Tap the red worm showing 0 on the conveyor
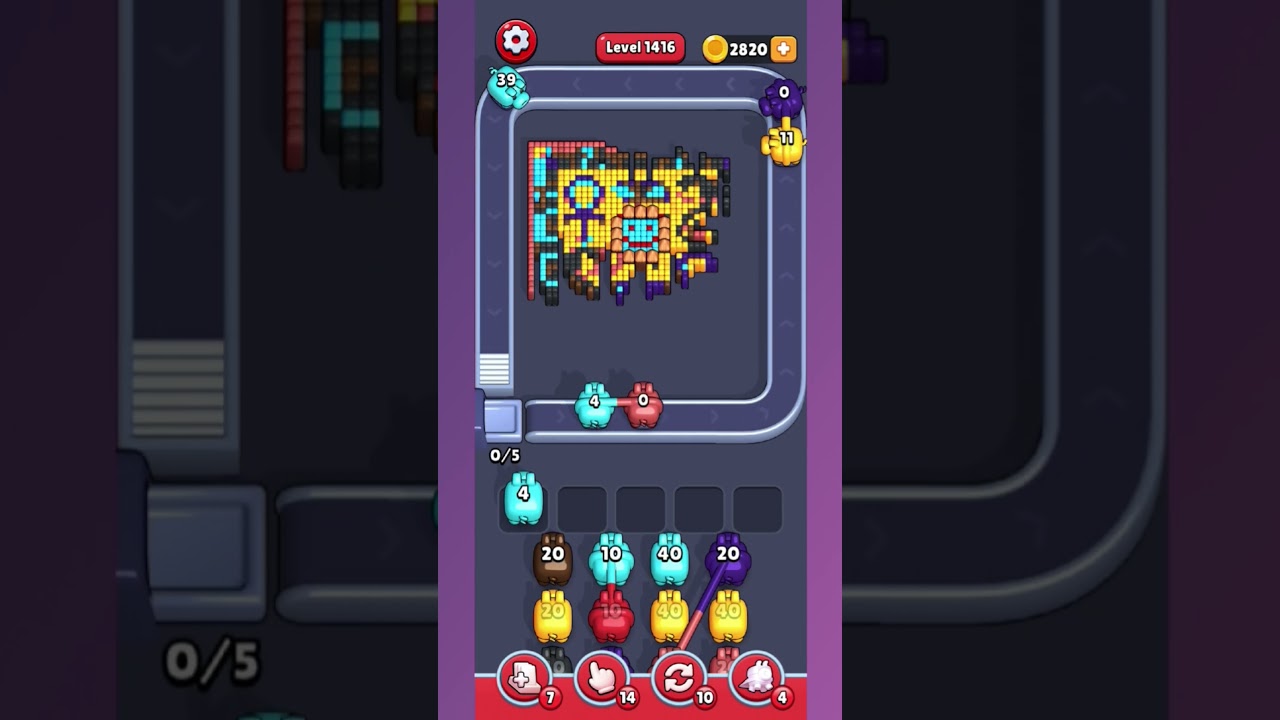 (x=646, y=406)
